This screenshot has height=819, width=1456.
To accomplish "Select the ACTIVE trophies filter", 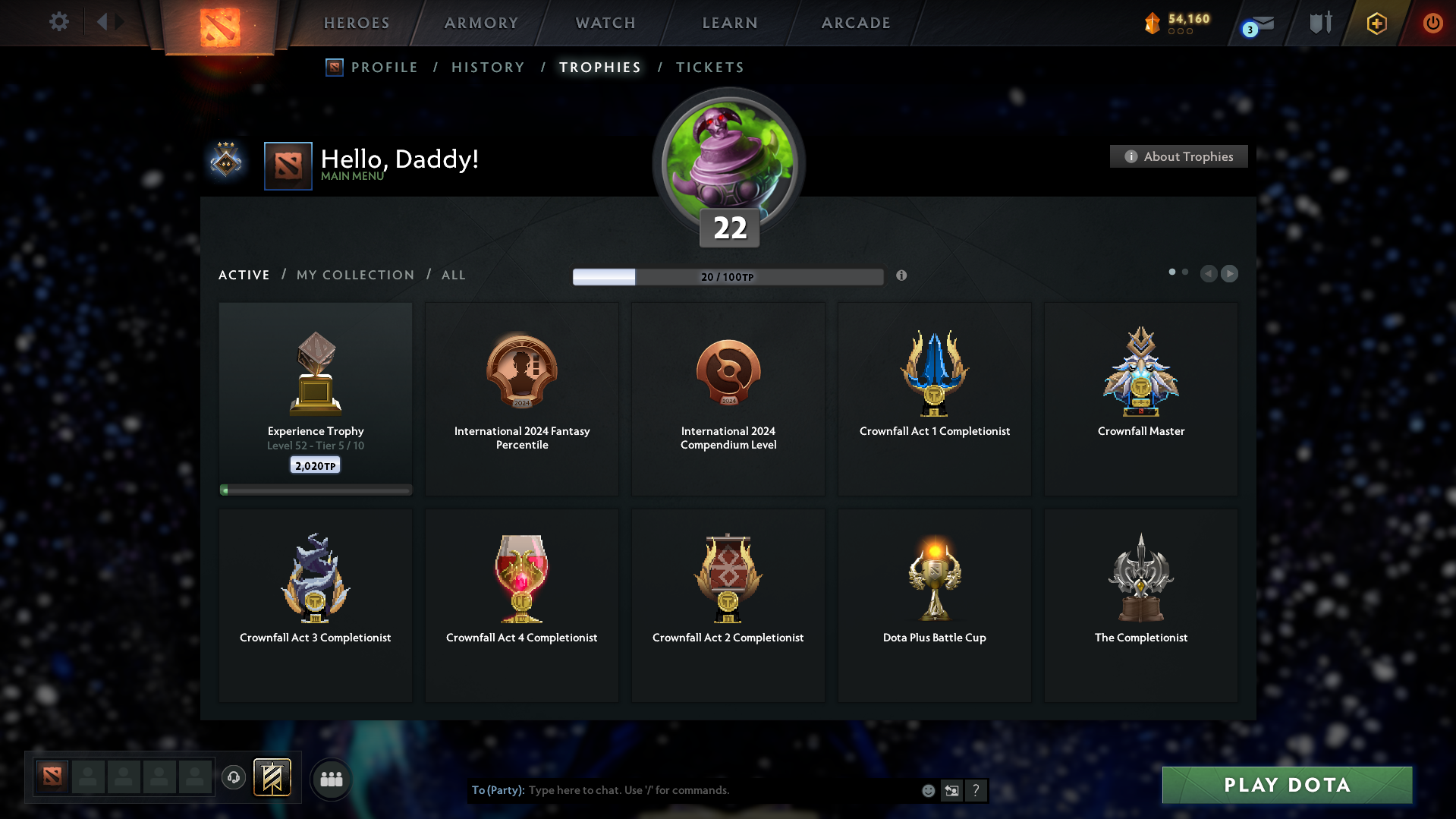I will [244, 275].
